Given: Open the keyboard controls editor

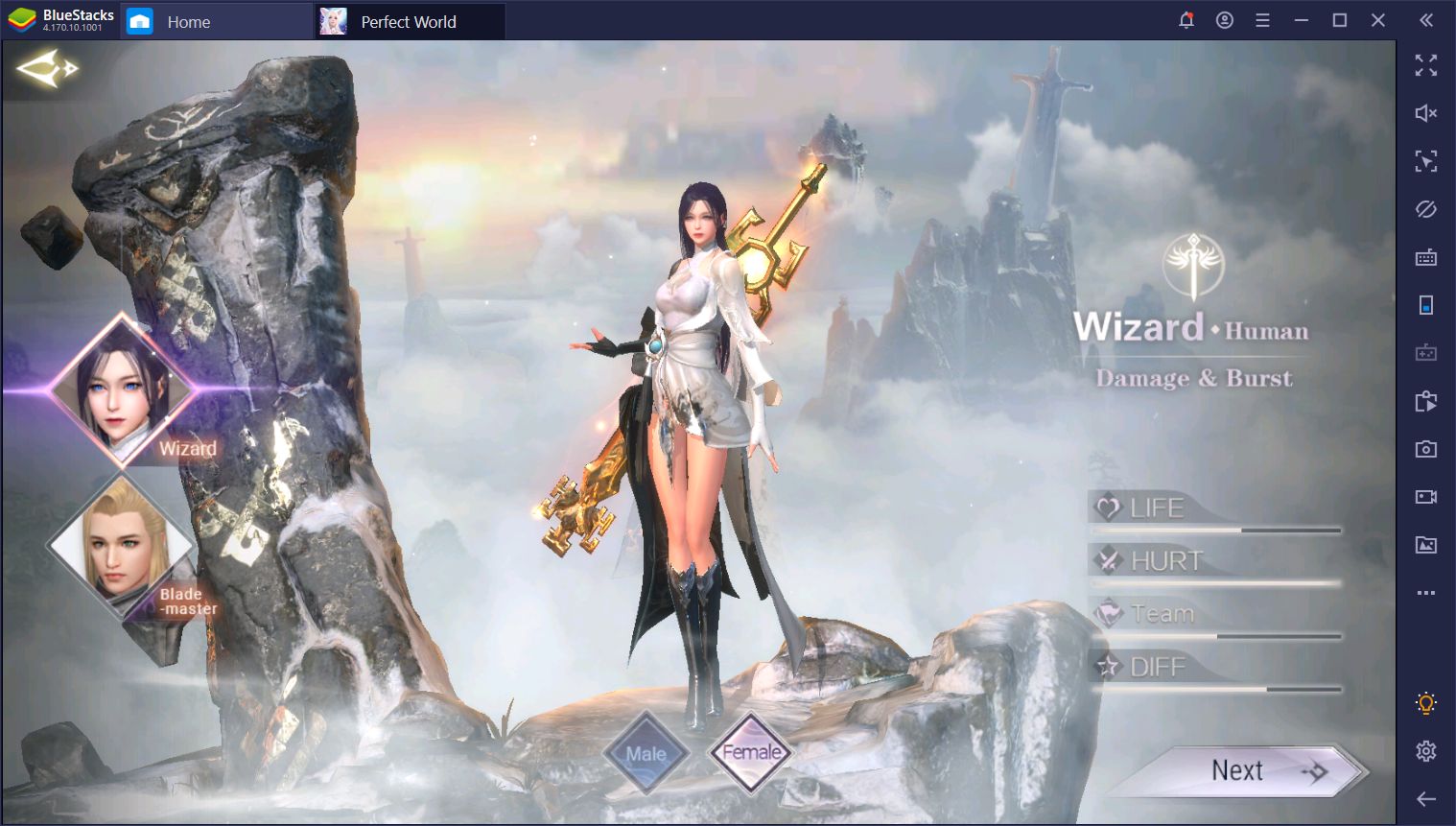Looking at the screenshot, I should point(1426,257).
